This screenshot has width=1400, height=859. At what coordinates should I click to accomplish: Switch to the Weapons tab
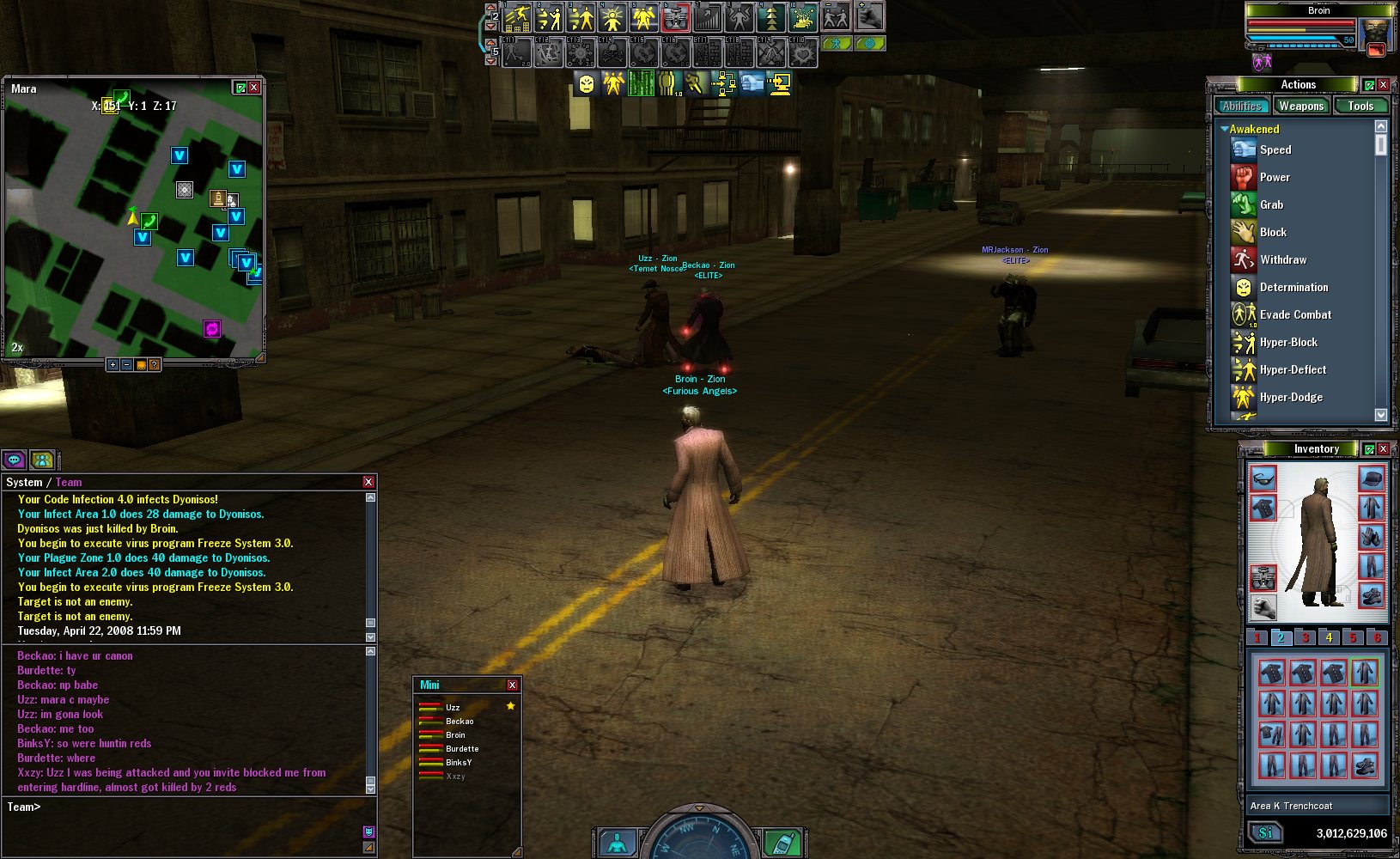click(x=1300, y=107)
